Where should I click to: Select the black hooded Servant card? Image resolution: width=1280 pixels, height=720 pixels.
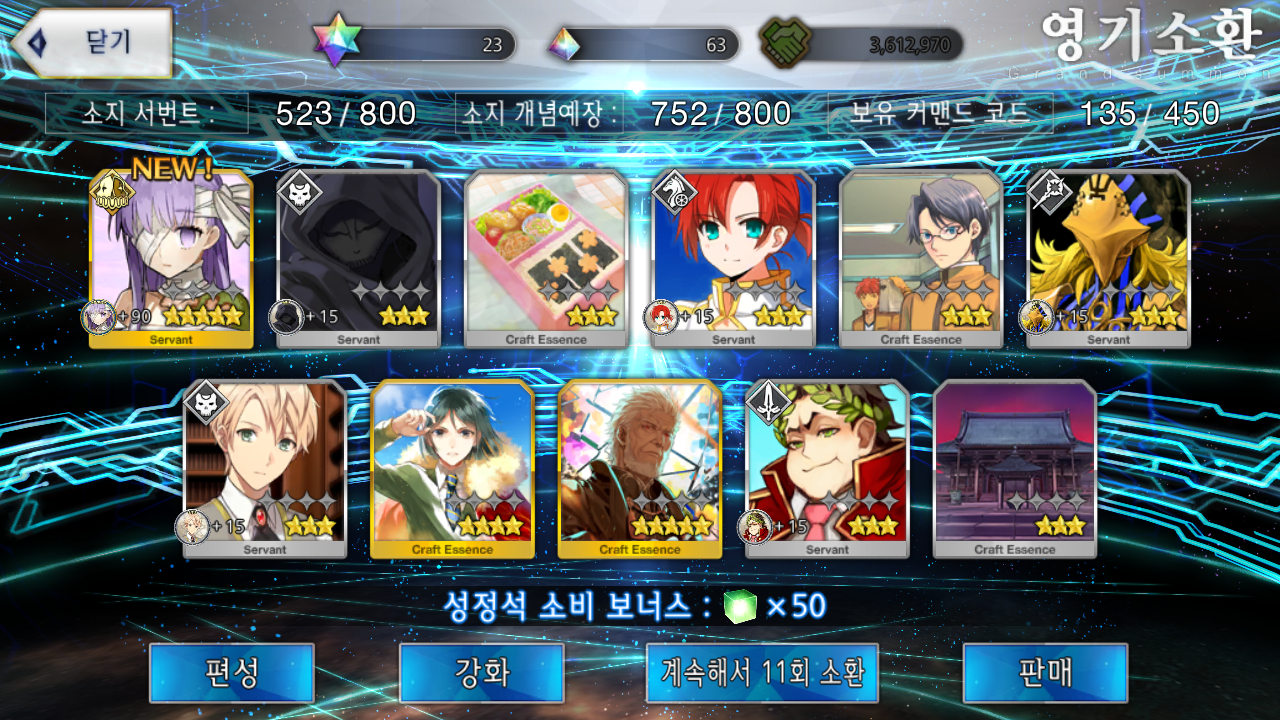pos(358,259)
